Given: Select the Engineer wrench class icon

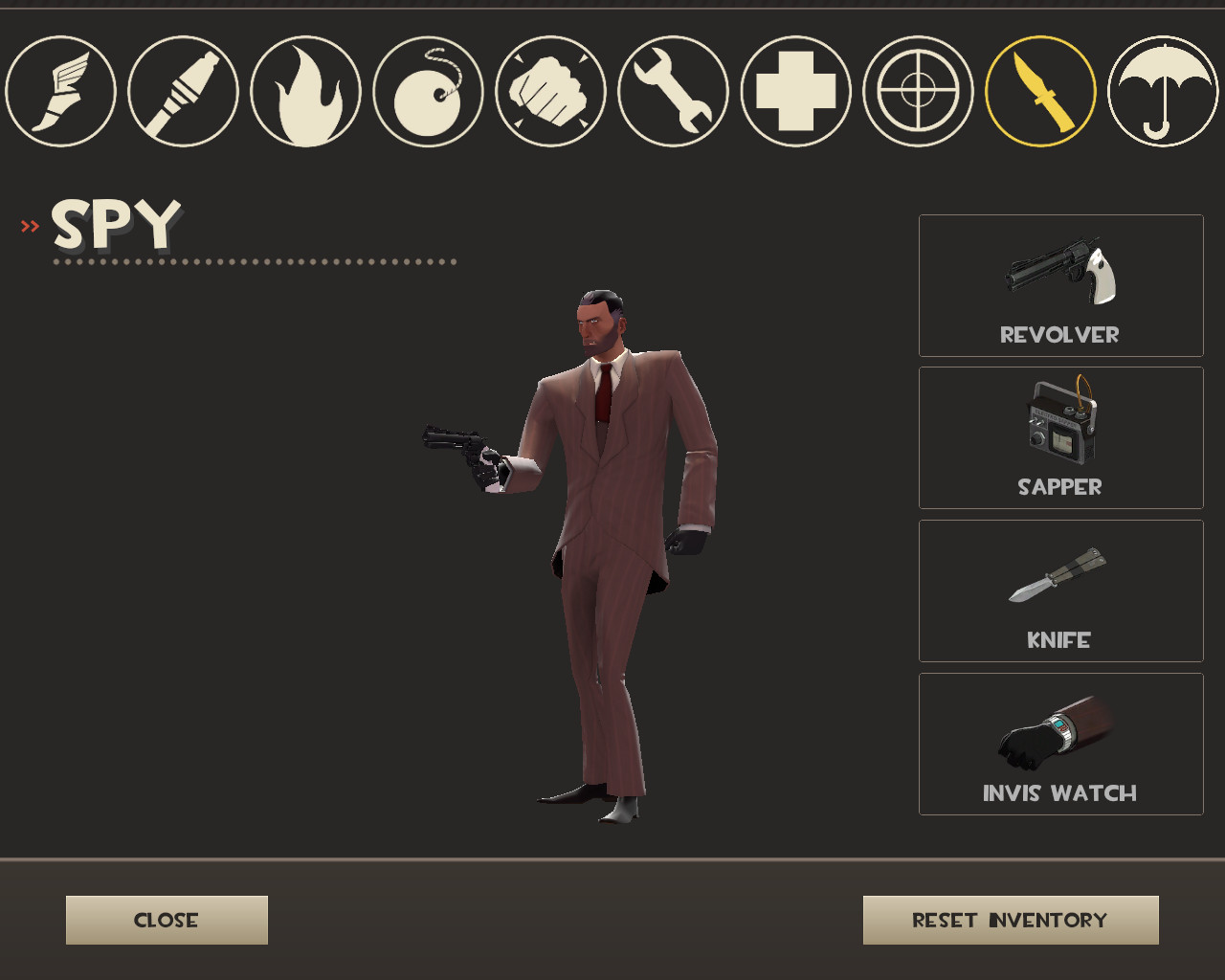Looking at the screenshot, I should coord(672,90).
